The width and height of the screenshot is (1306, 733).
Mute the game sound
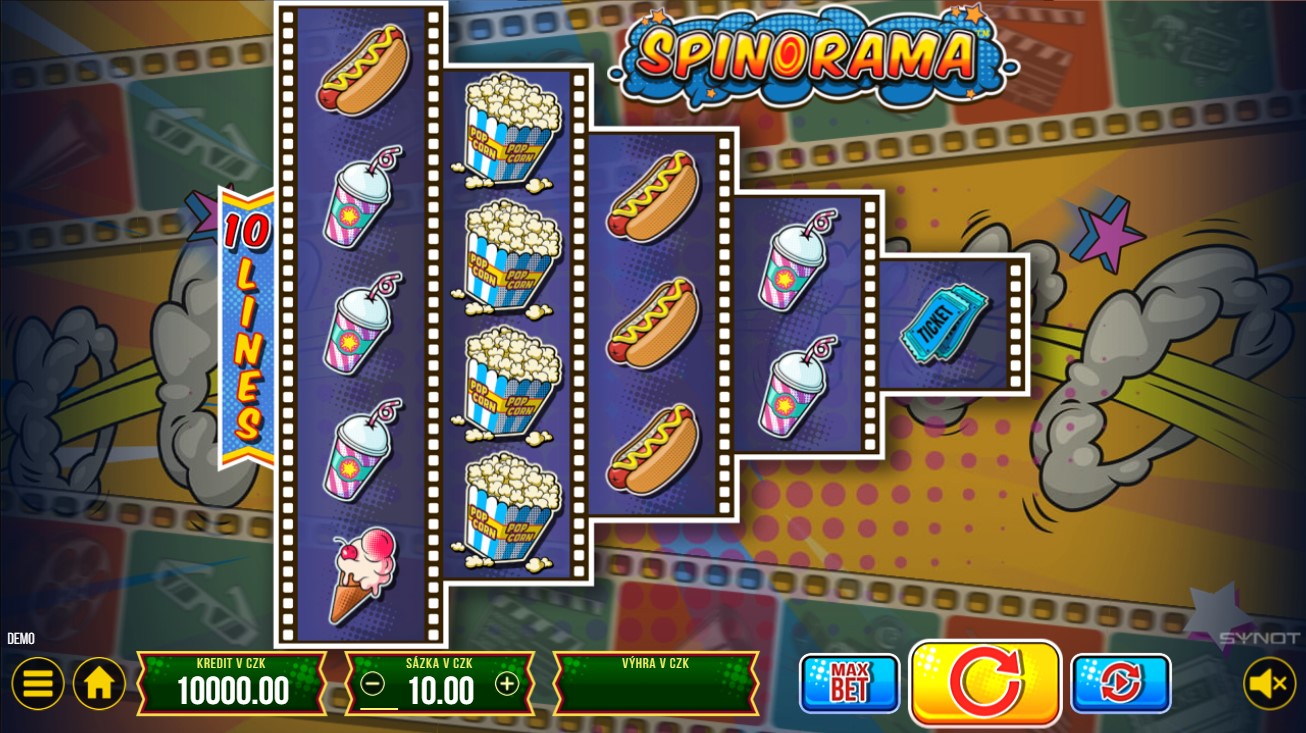click(x=1268, y=683)
